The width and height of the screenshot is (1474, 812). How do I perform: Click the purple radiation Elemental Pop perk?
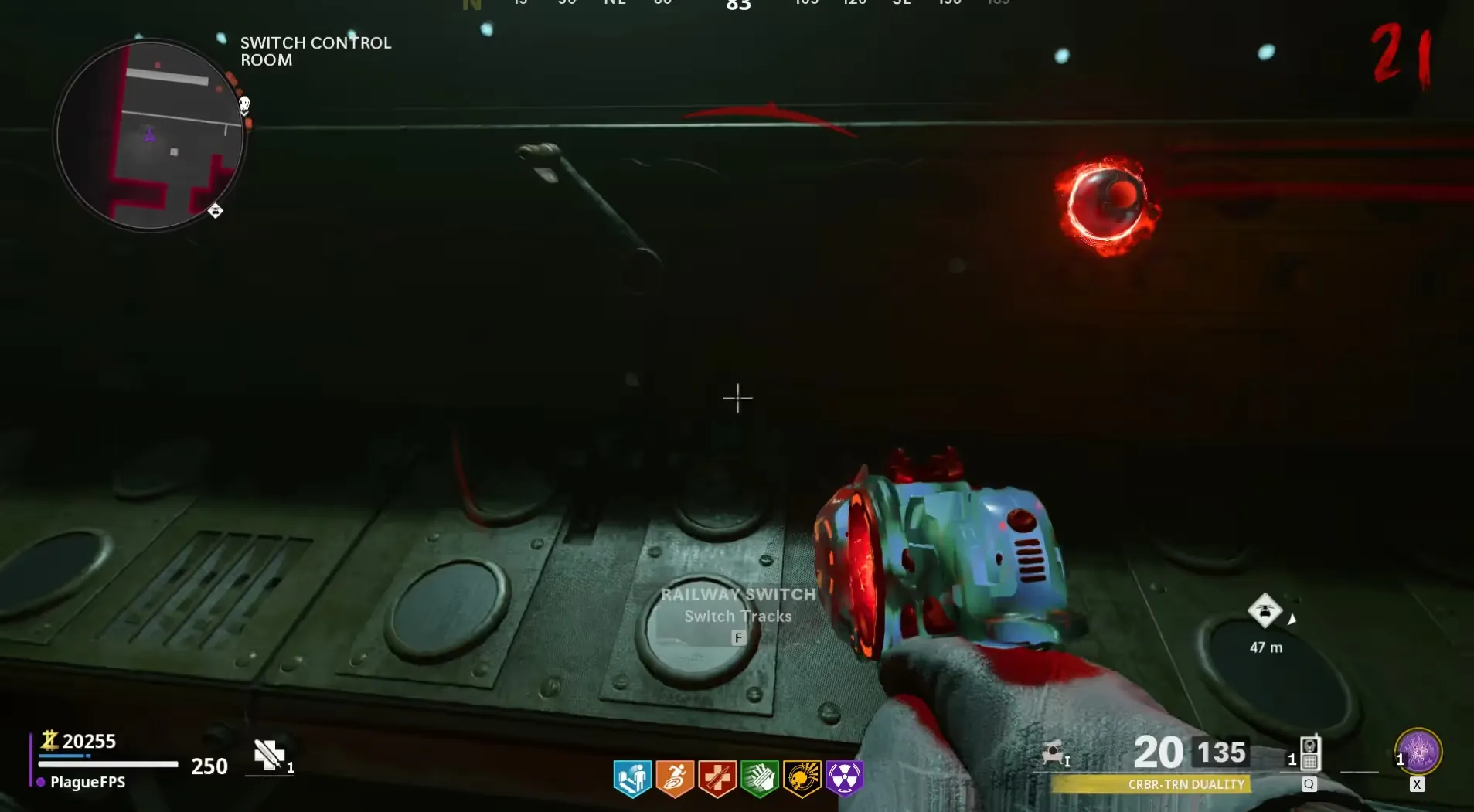pos(844,778)
